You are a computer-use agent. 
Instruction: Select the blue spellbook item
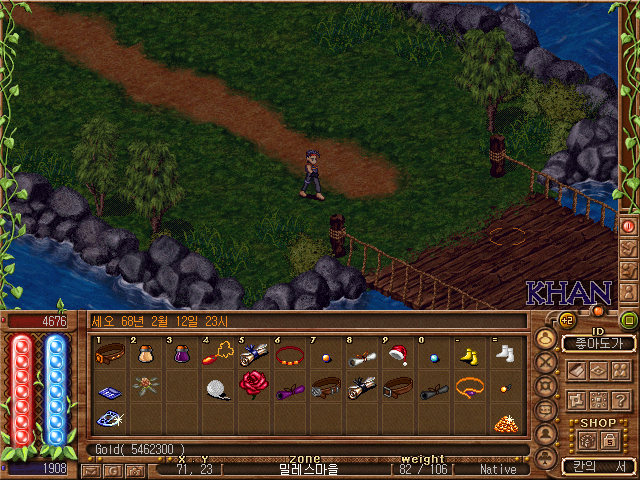click(110, 388)
